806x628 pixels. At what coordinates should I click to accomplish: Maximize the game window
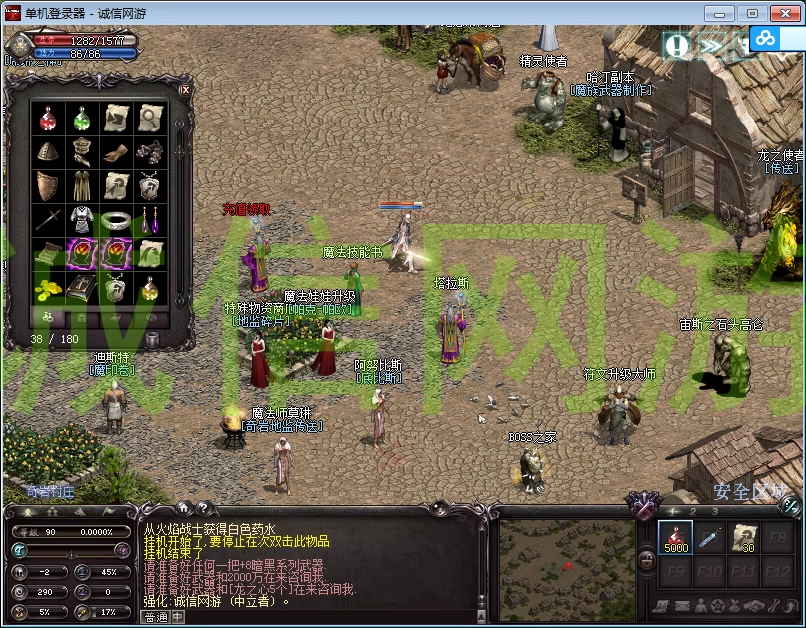(753, 13)
